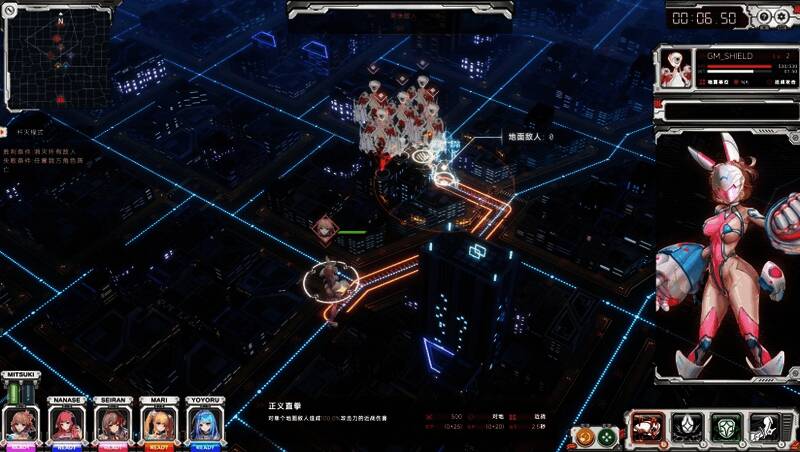Select the GM_SHIELD unit portrait
The image size is (800, 452).
click(x=676, y=68)
